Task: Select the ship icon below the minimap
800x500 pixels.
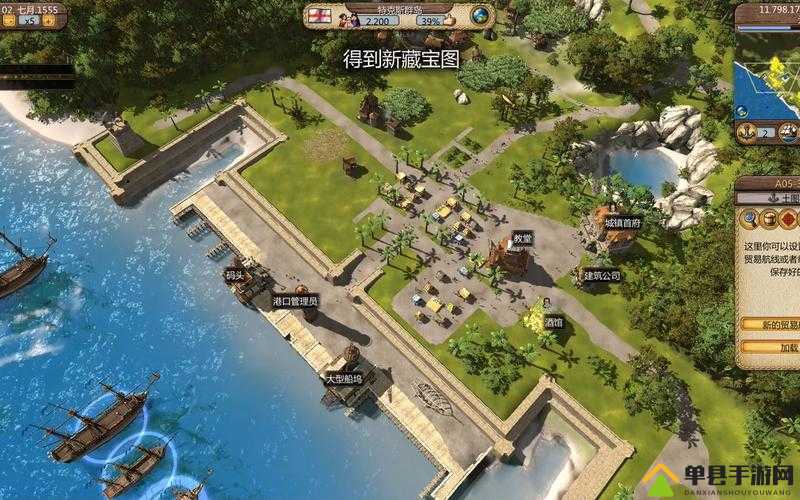Action: click(789, 132)
